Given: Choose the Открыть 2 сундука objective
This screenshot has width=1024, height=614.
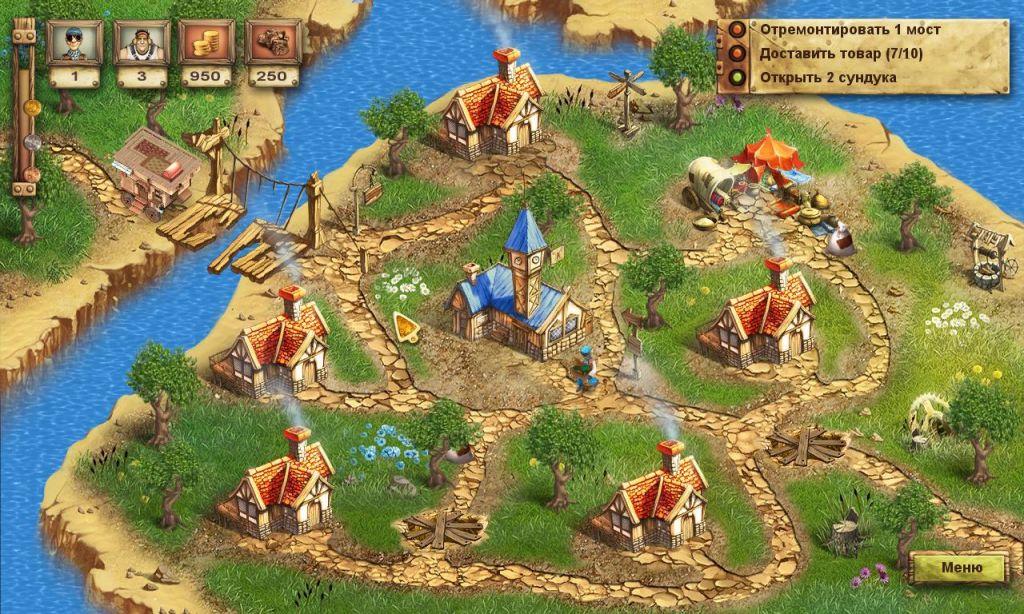Looking at the screenshot, I should [827, 76].
